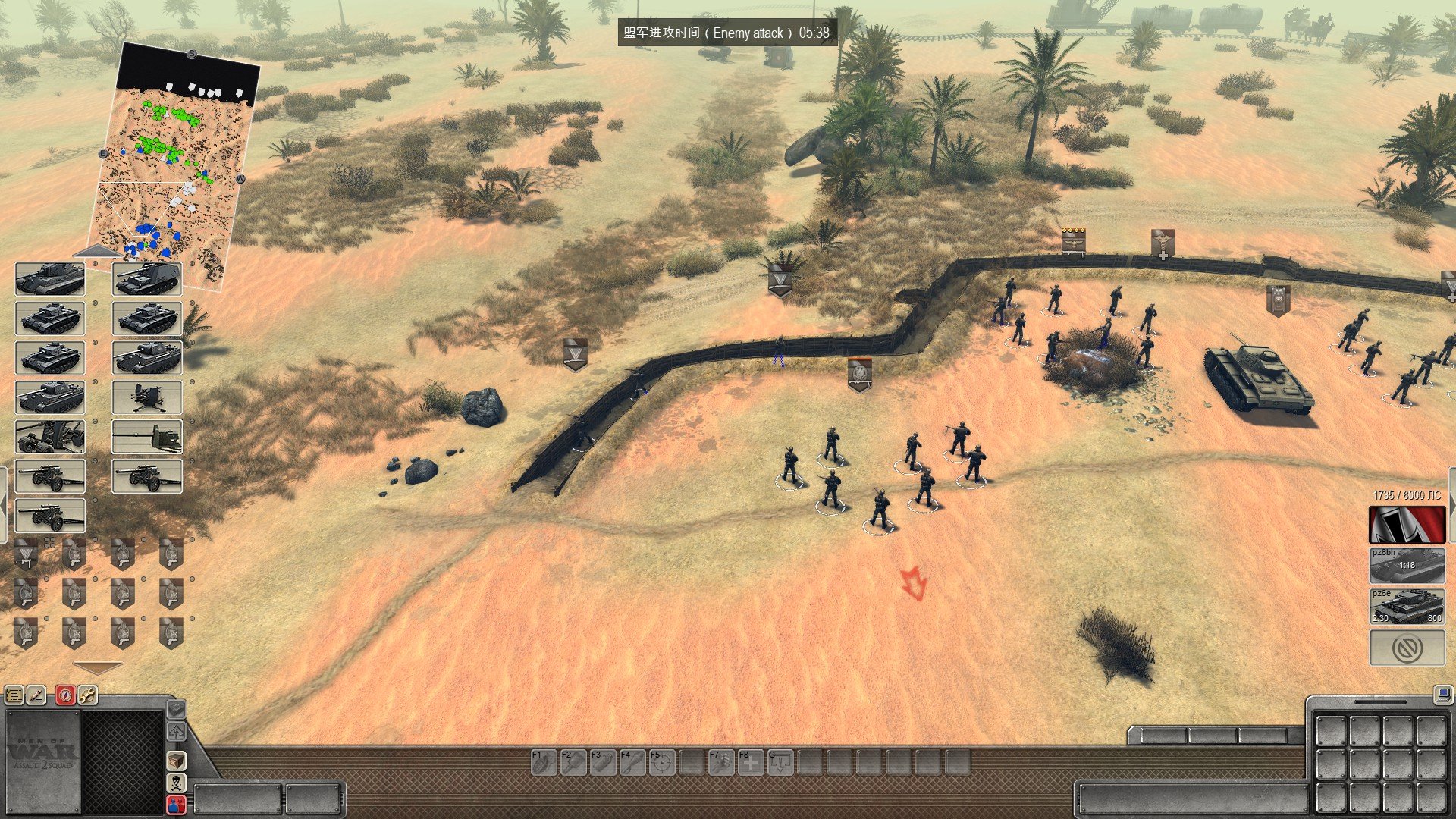Collapse the minimap with the up arrow

[96, 251]
